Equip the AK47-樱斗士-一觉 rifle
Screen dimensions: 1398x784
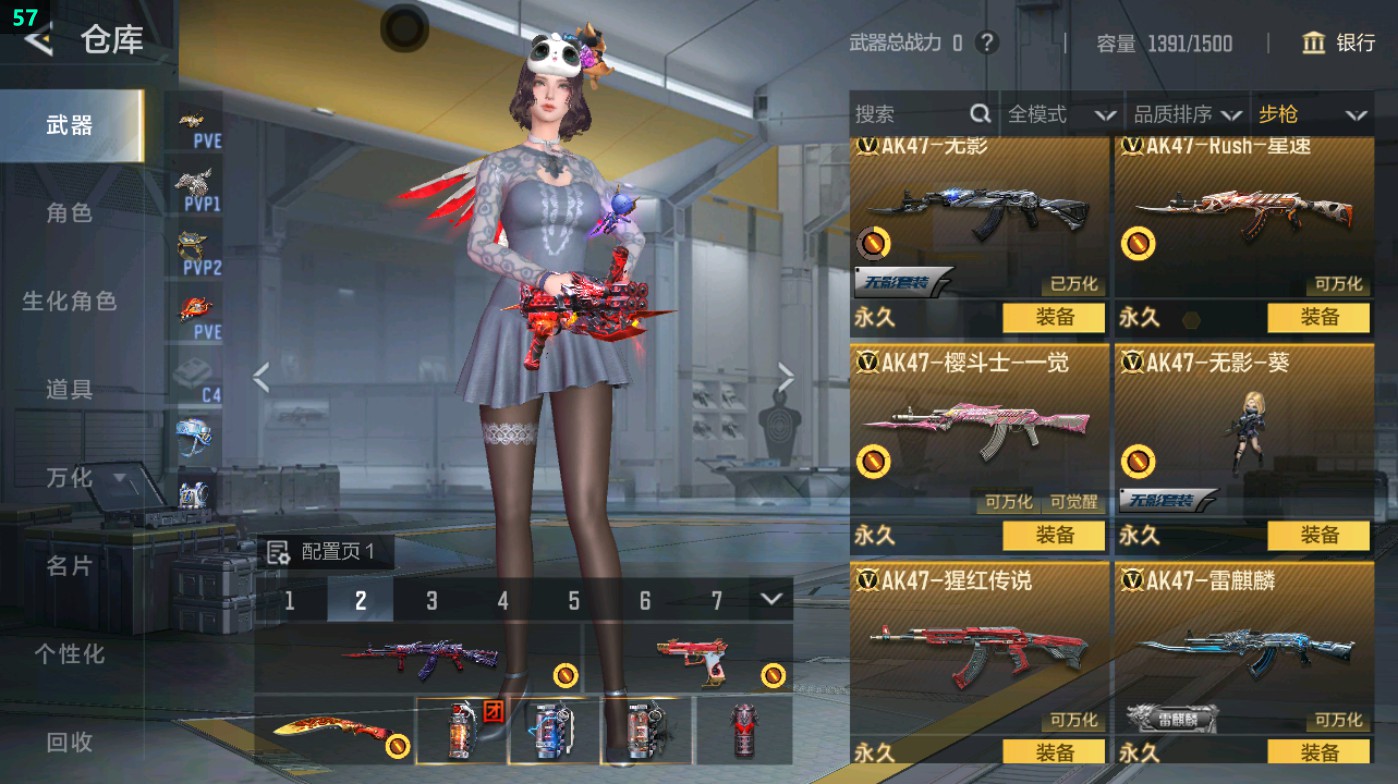(1053, 535)
